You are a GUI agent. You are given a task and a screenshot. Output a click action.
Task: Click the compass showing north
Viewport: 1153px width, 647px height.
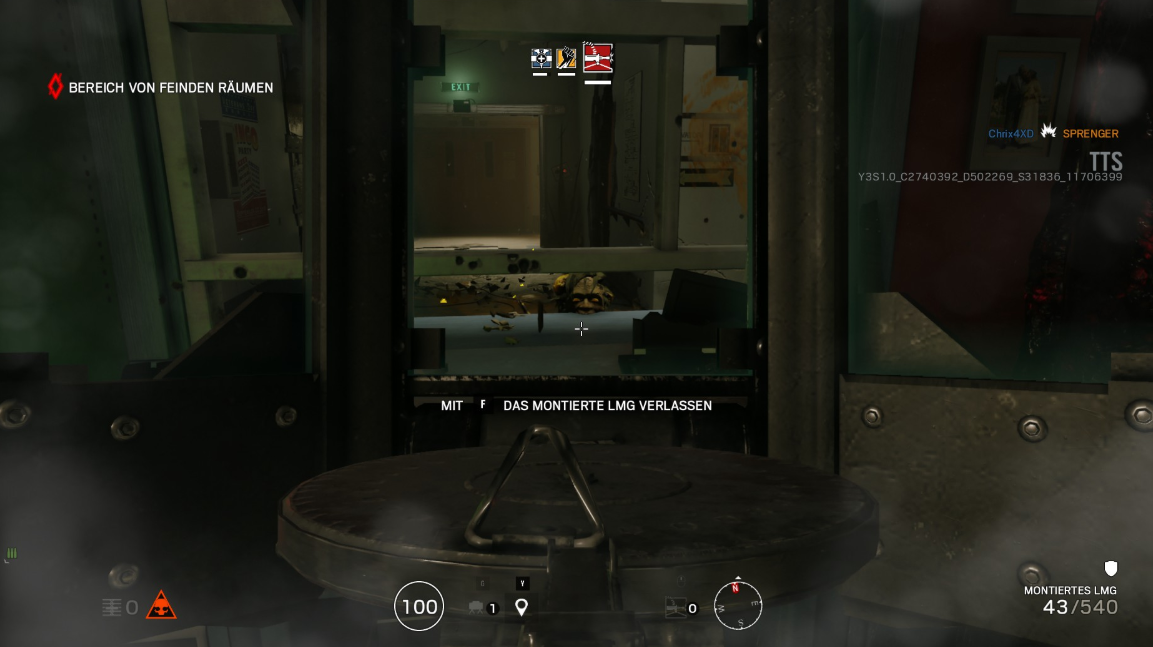pyautogui.click(x=738, y=605)
